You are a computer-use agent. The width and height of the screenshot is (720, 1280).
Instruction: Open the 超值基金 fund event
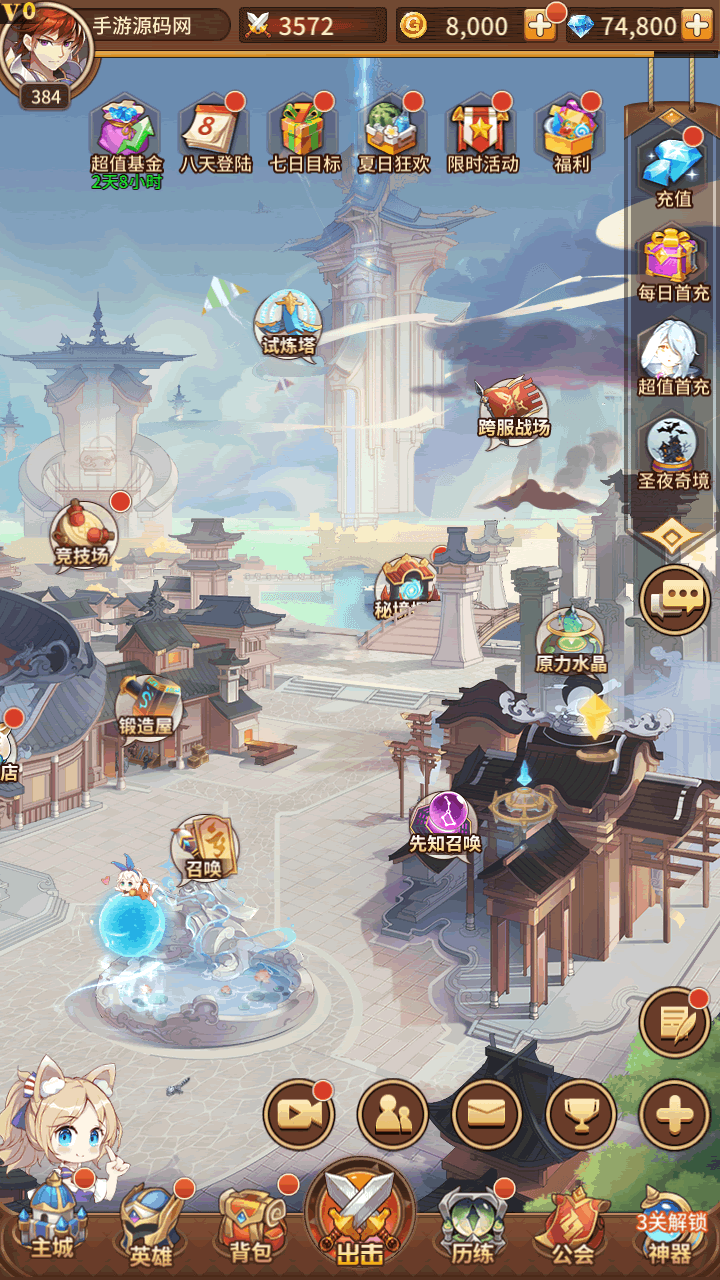click(x=126, y=132)
